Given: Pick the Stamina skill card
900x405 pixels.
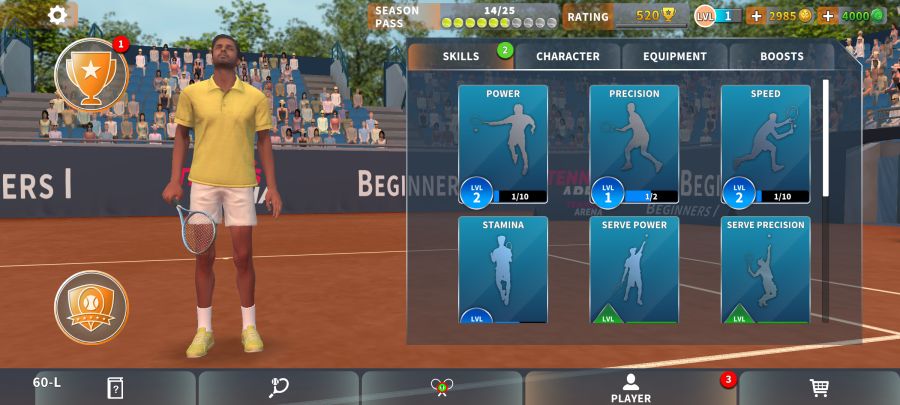Looking at the screenshot, I should (503, 270).
